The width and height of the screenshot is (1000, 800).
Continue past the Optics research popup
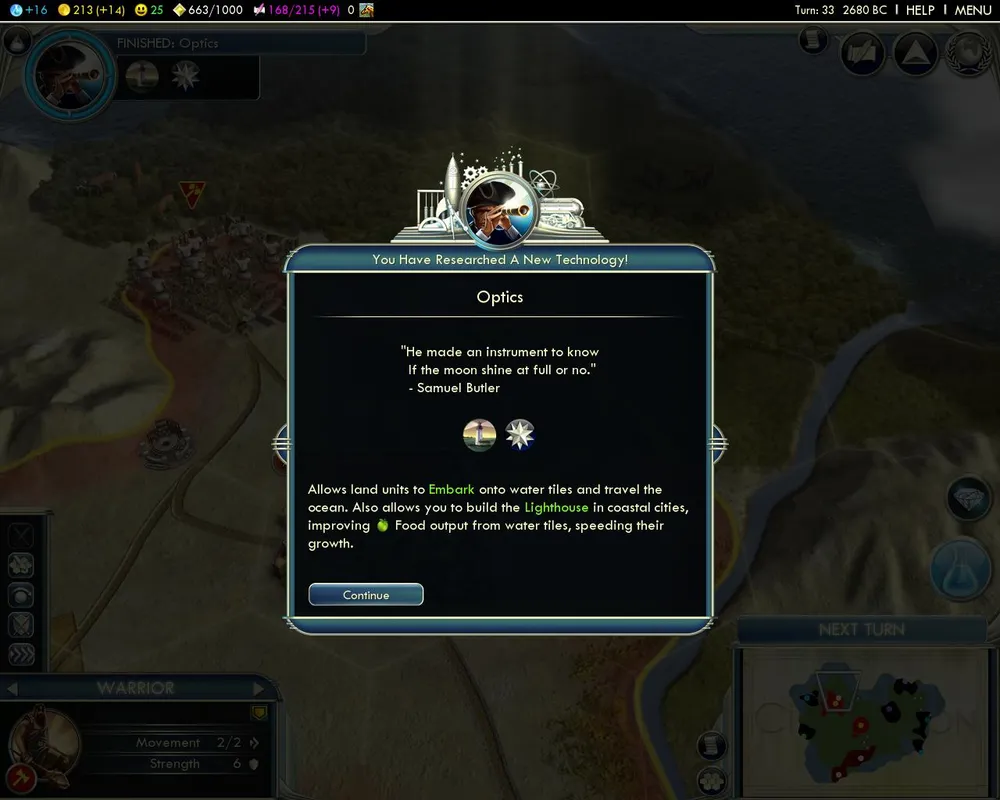click(366, 595)
